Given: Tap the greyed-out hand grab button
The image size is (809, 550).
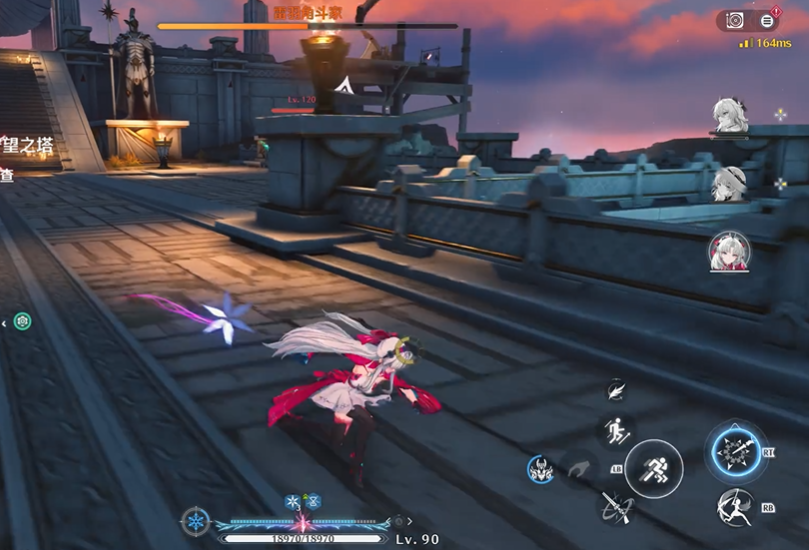Looking at the screenshot, I should [x=579, y=468].
